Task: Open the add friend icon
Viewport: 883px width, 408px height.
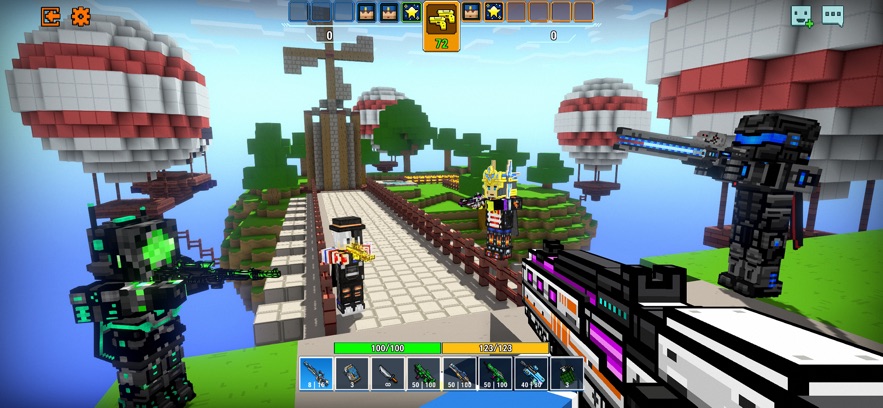Action: tap(802, 16)
